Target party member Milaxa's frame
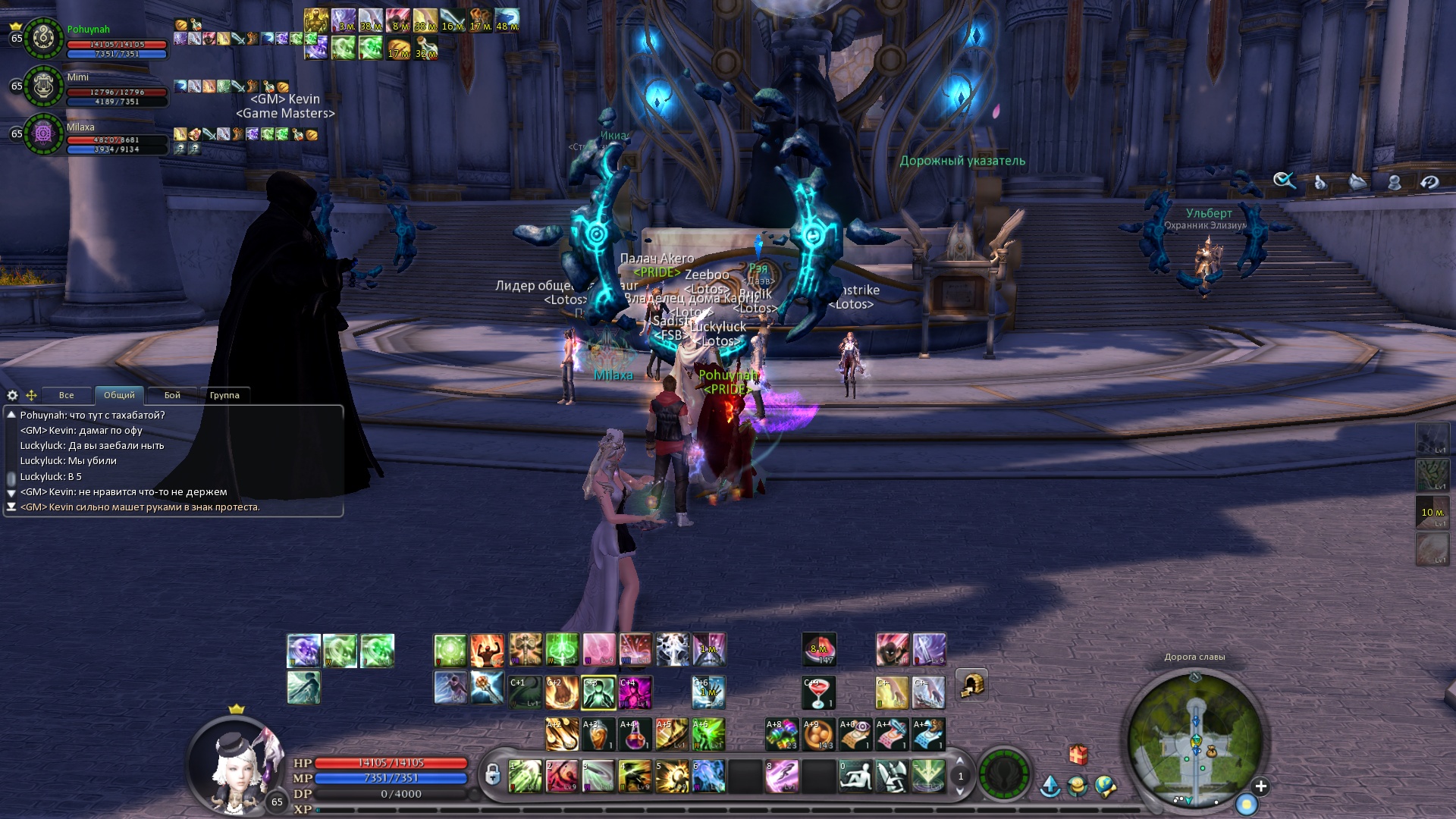1456x819 pixels. pos(43,134)
